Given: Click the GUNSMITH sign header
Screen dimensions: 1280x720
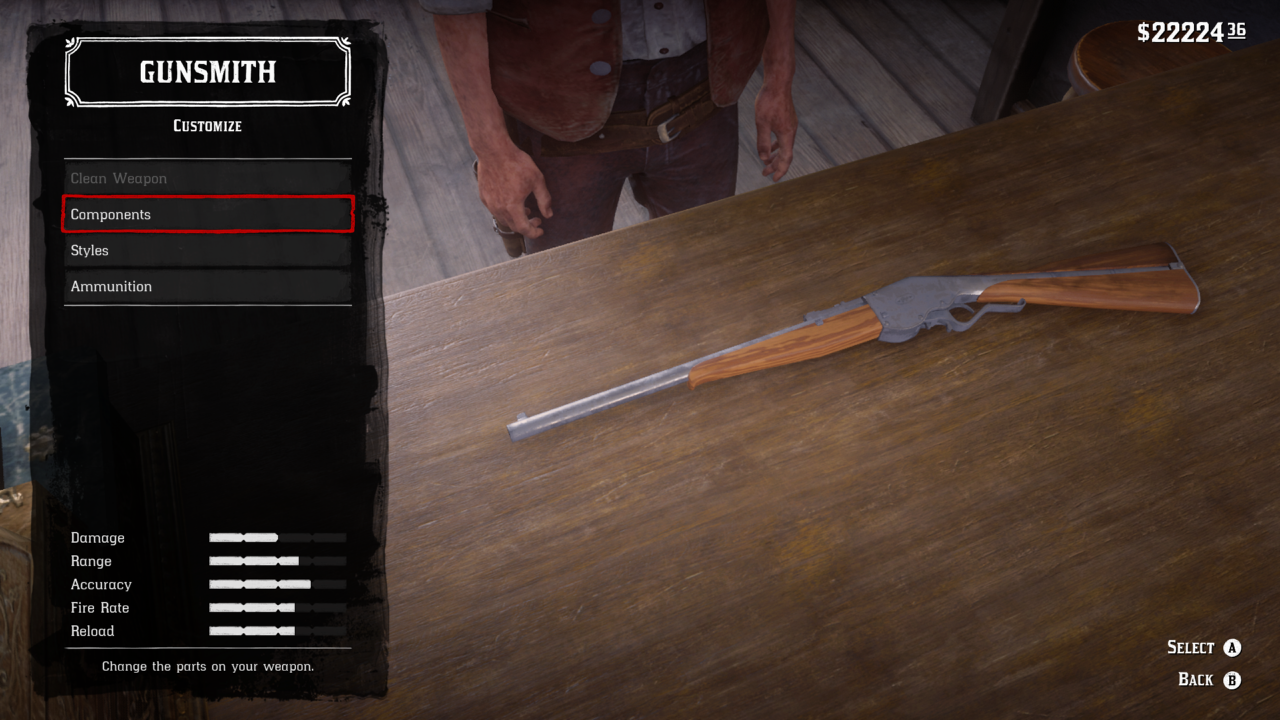Looking at the screenshot, I should click(207, 71).
